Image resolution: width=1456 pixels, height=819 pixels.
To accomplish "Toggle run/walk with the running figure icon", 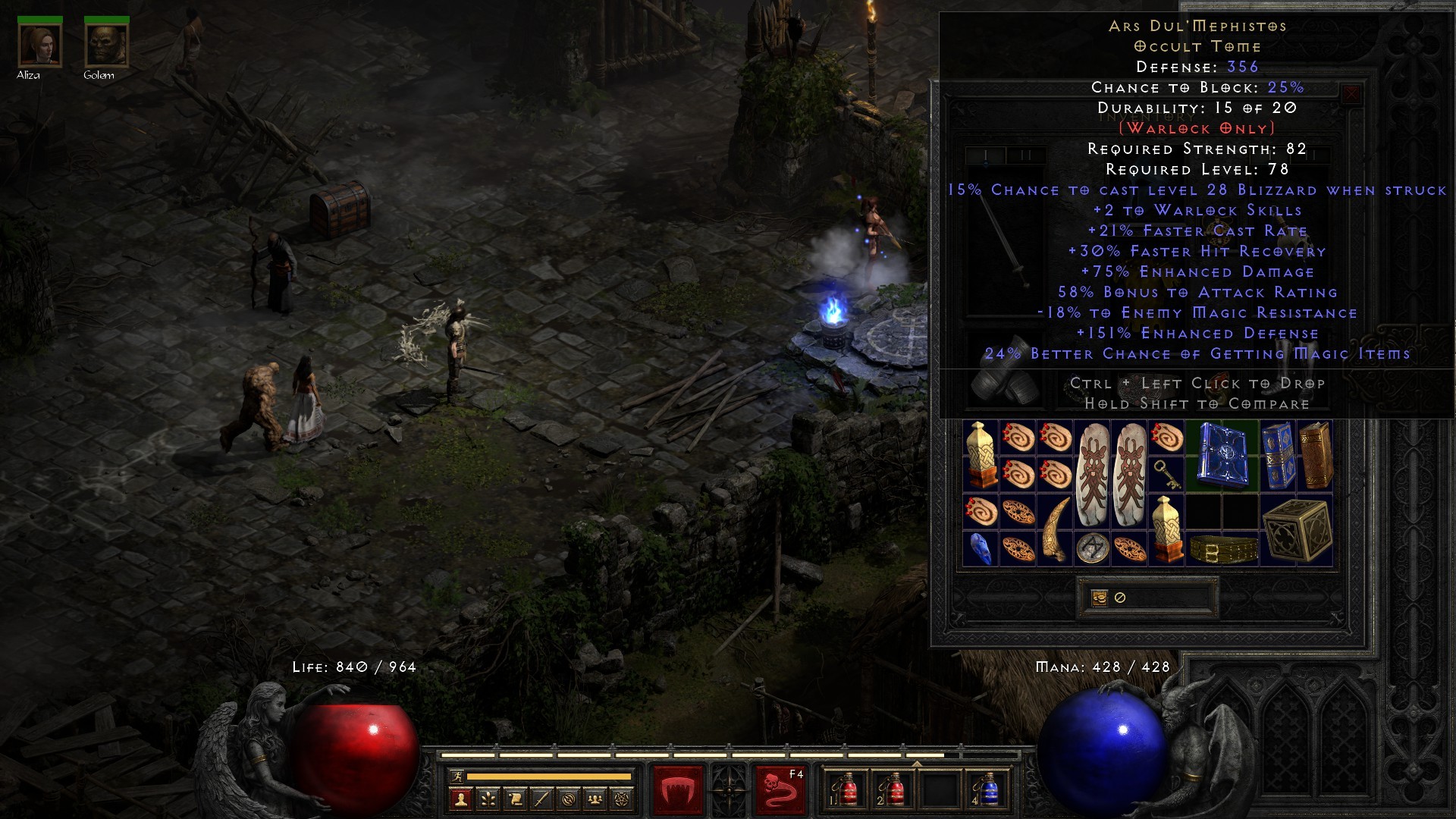I will point(458,777).
